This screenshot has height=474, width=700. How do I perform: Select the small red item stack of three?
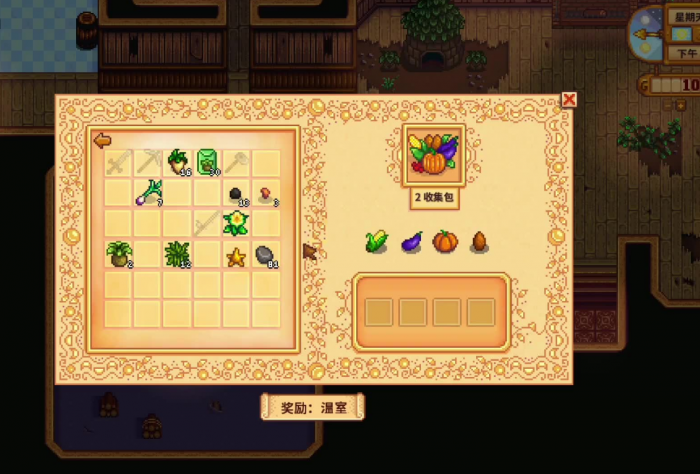(267, 193)
